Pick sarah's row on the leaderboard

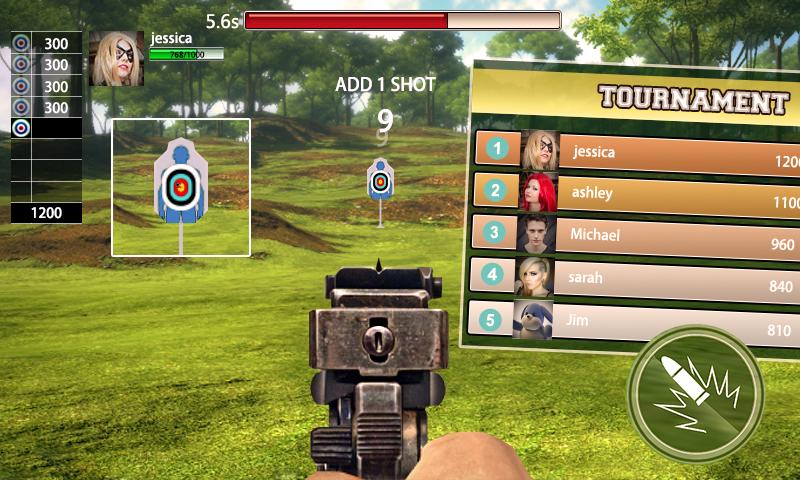(640, 278)
